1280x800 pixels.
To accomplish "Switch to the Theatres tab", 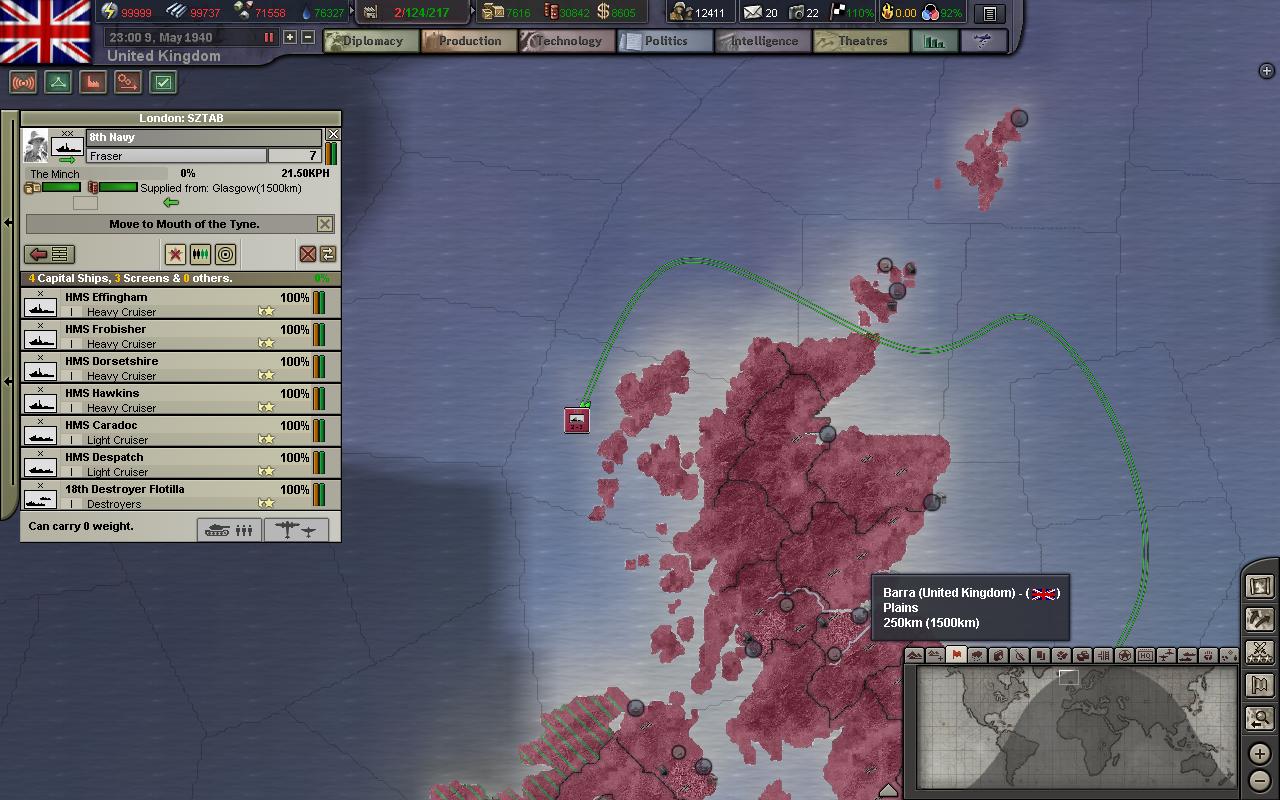I will click(861, 41).
